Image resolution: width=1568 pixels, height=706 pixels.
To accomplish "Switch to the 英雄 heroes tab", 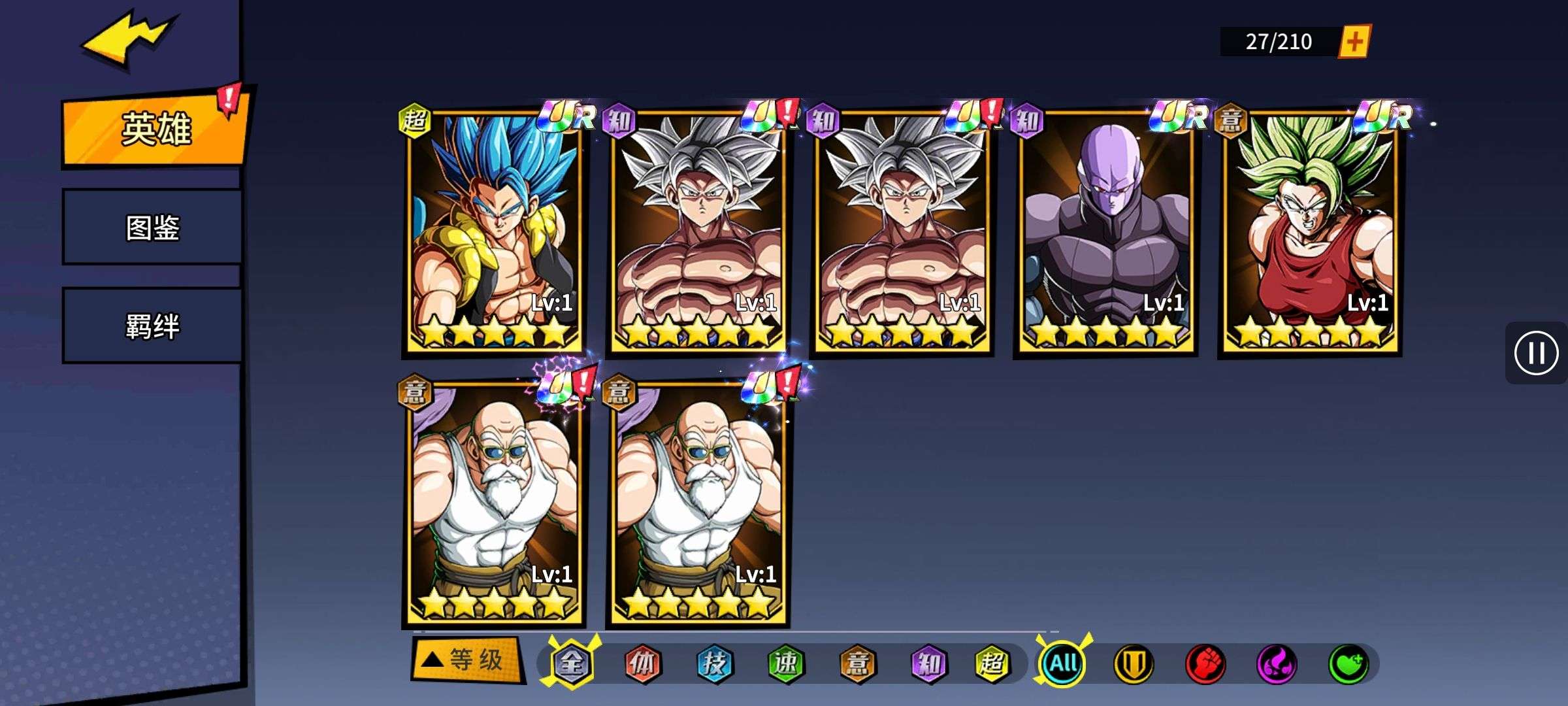I will pos(155,128).
